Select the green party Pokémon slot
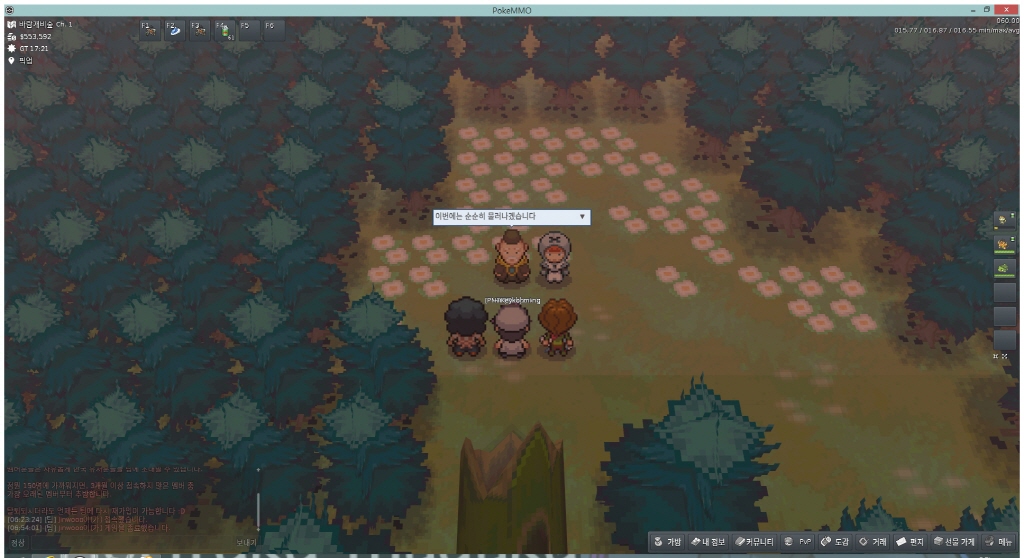This screenshot has height=558, width=1024. [1004, 268]
